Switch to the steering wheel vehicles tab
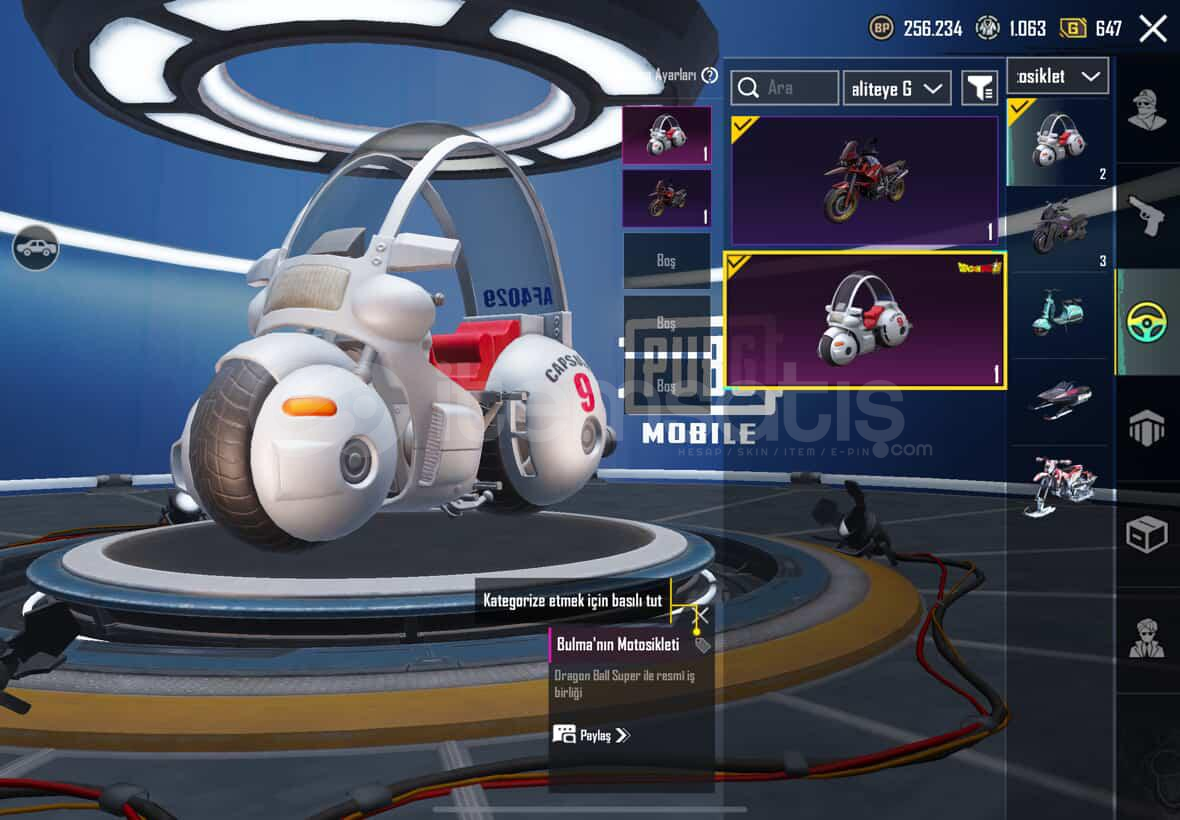Screen dimensions: 1180x820 [1147, 322]
